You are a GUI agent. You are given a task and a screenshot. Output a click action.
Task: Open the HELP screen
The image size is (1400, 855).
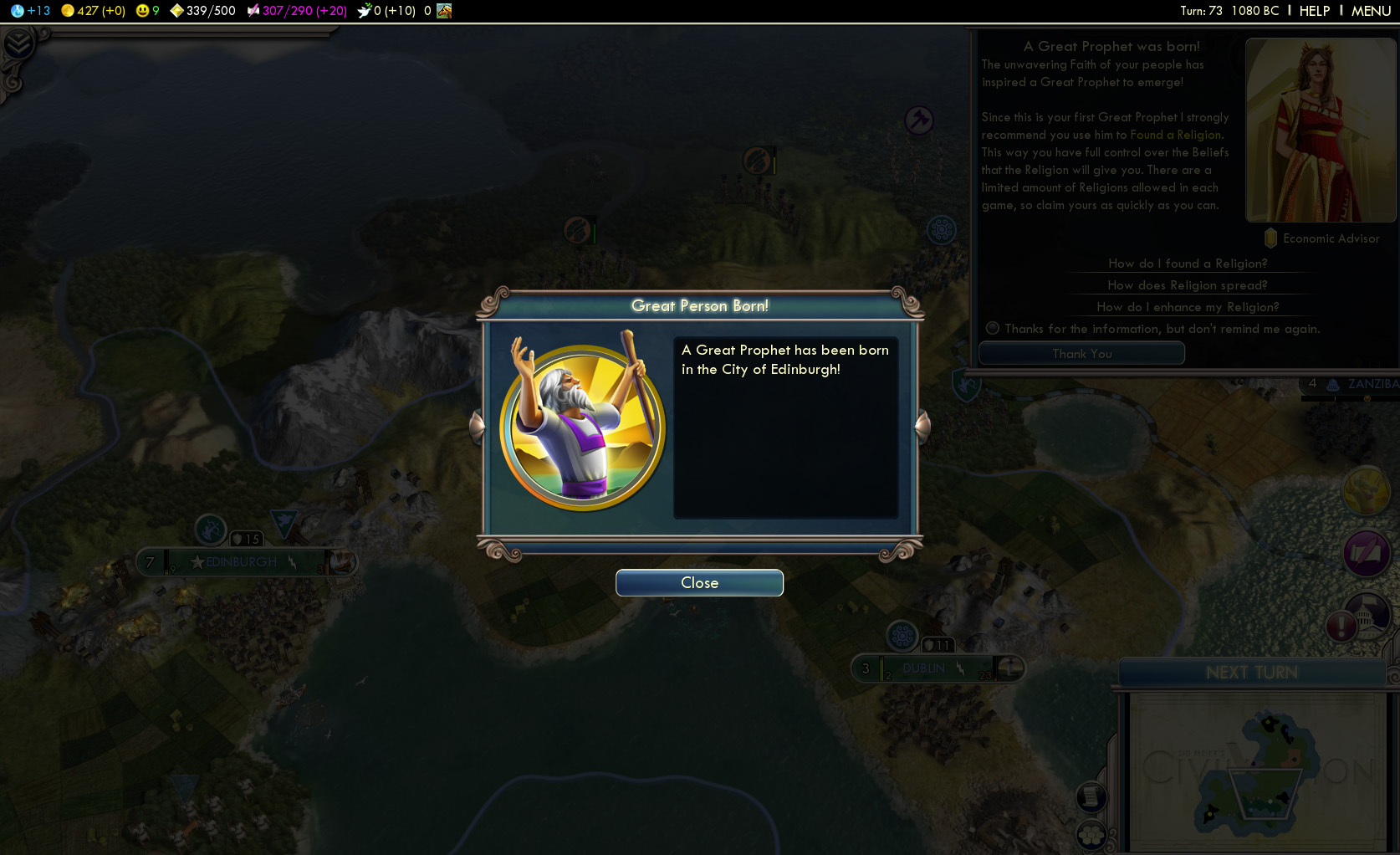1314,11
